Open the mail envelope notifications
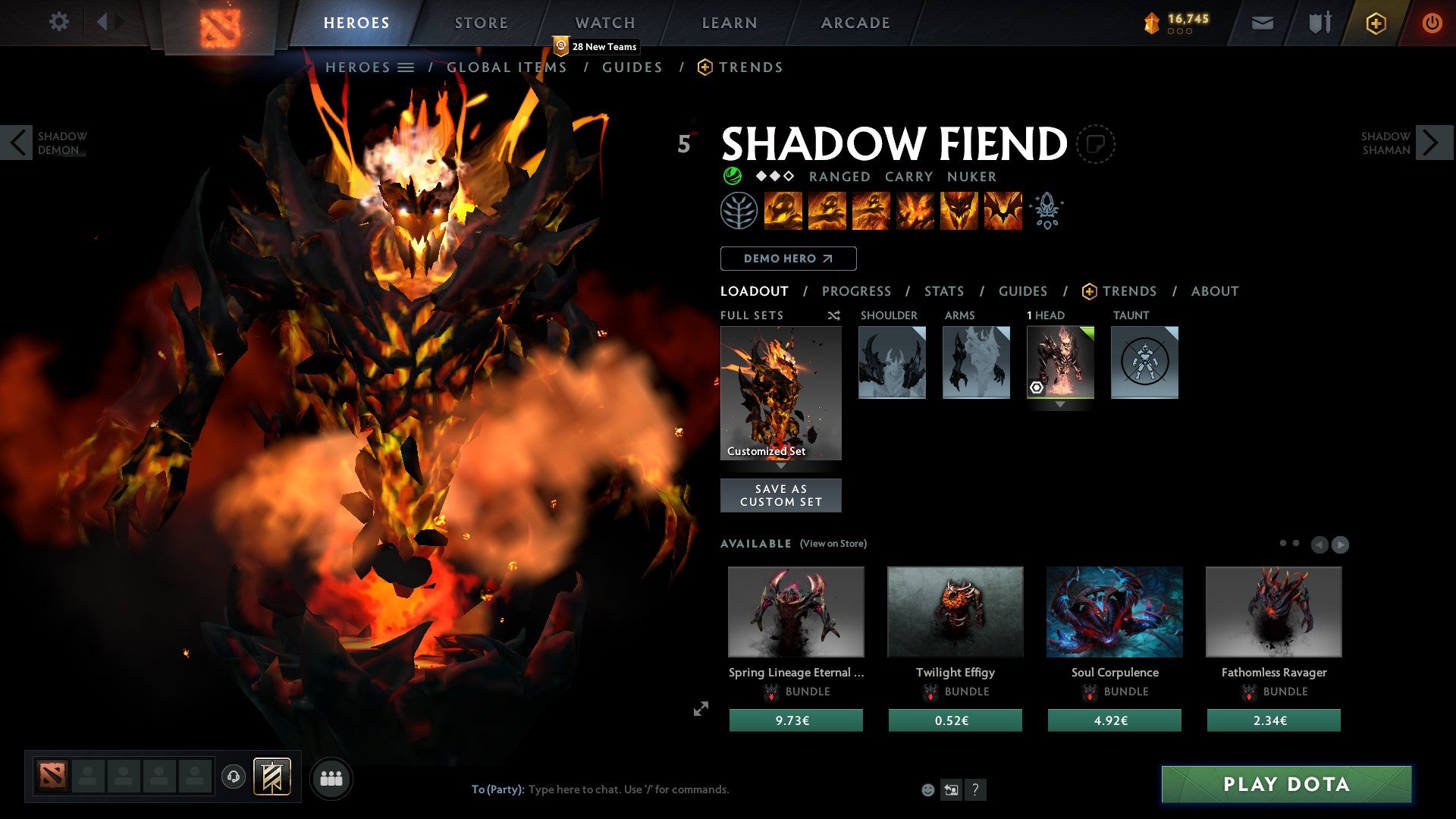The height and width of the screenshot is (819, 1456). [1263, 24]
